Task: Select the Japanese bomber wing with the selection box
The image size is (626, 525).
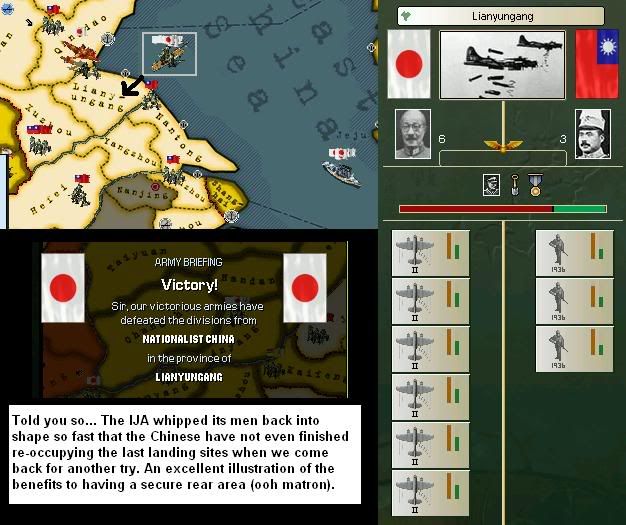Action: pyautogui.click(x=169, y=52)
